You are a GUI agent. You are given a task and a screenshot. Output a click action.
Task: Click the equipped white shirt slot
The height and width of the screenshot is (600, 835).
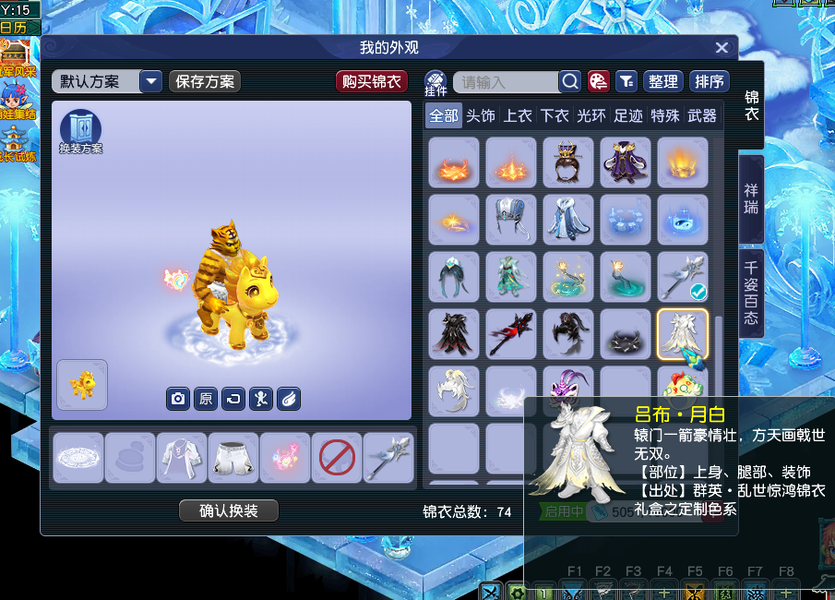point(181,458)
